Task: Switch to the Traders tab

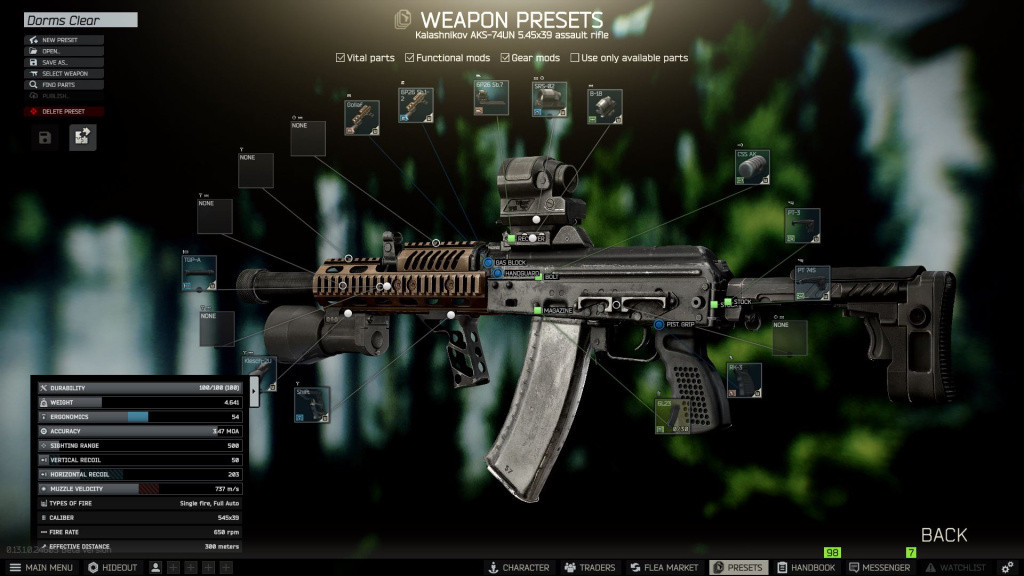Action: pyautogui.click(x=589, y=567)
